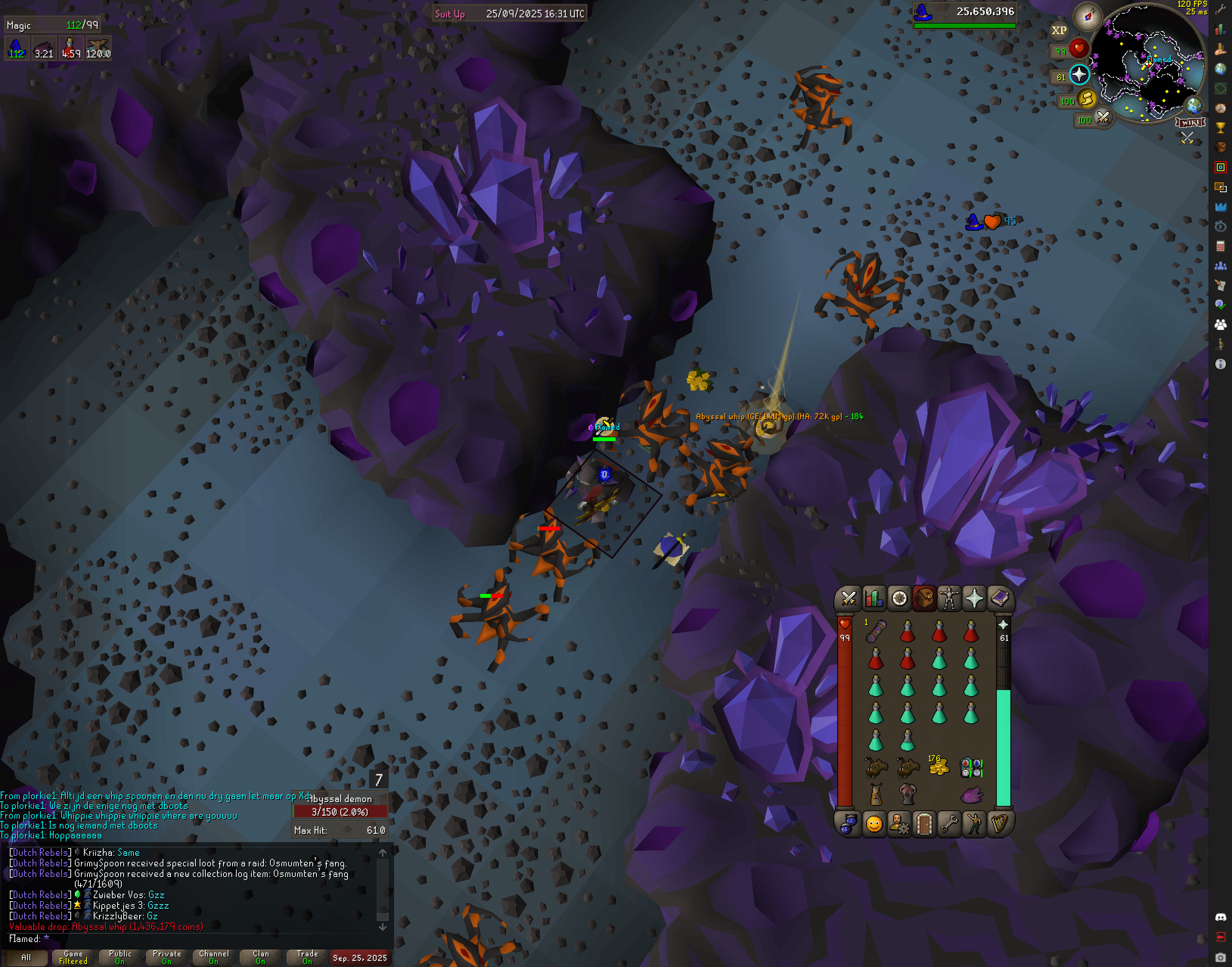Select the coins stack in inventory
The height and width of the screenshot is (967, 1232).
pyautogui.click(x=939, y=767)
